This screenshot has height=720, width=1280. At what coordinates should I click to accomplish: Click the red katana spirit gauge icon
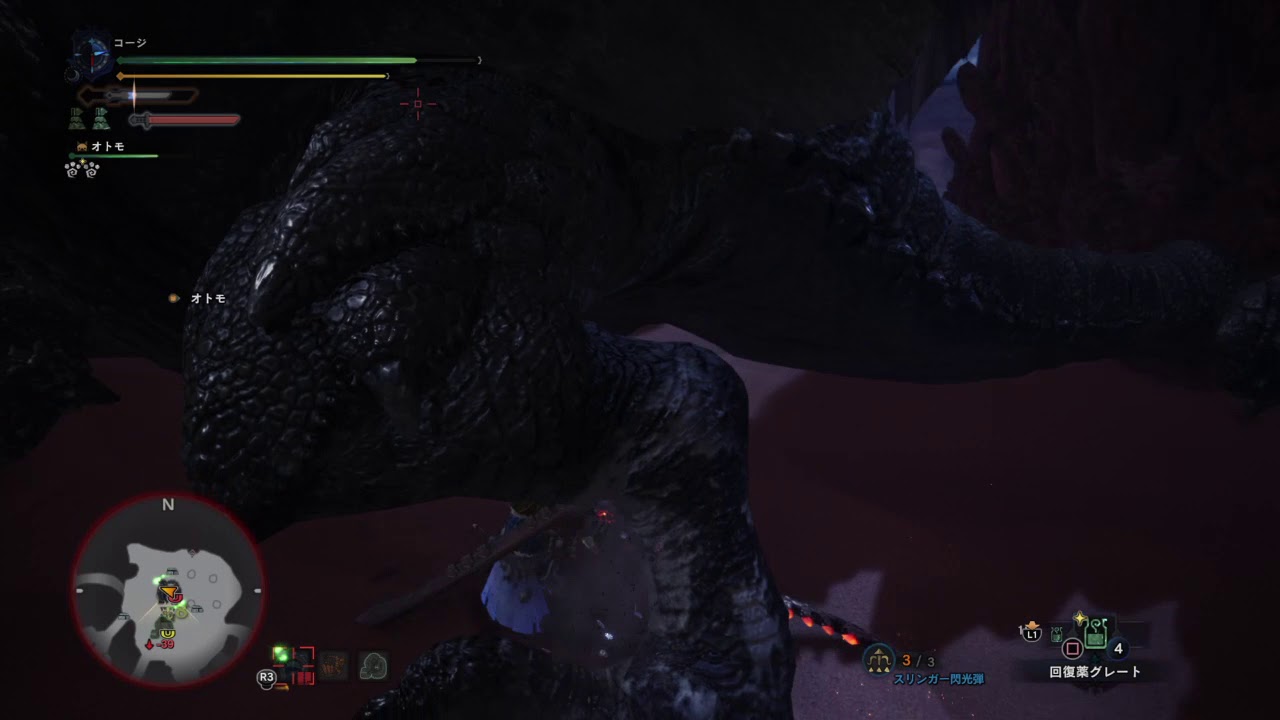tap(140, 119)
